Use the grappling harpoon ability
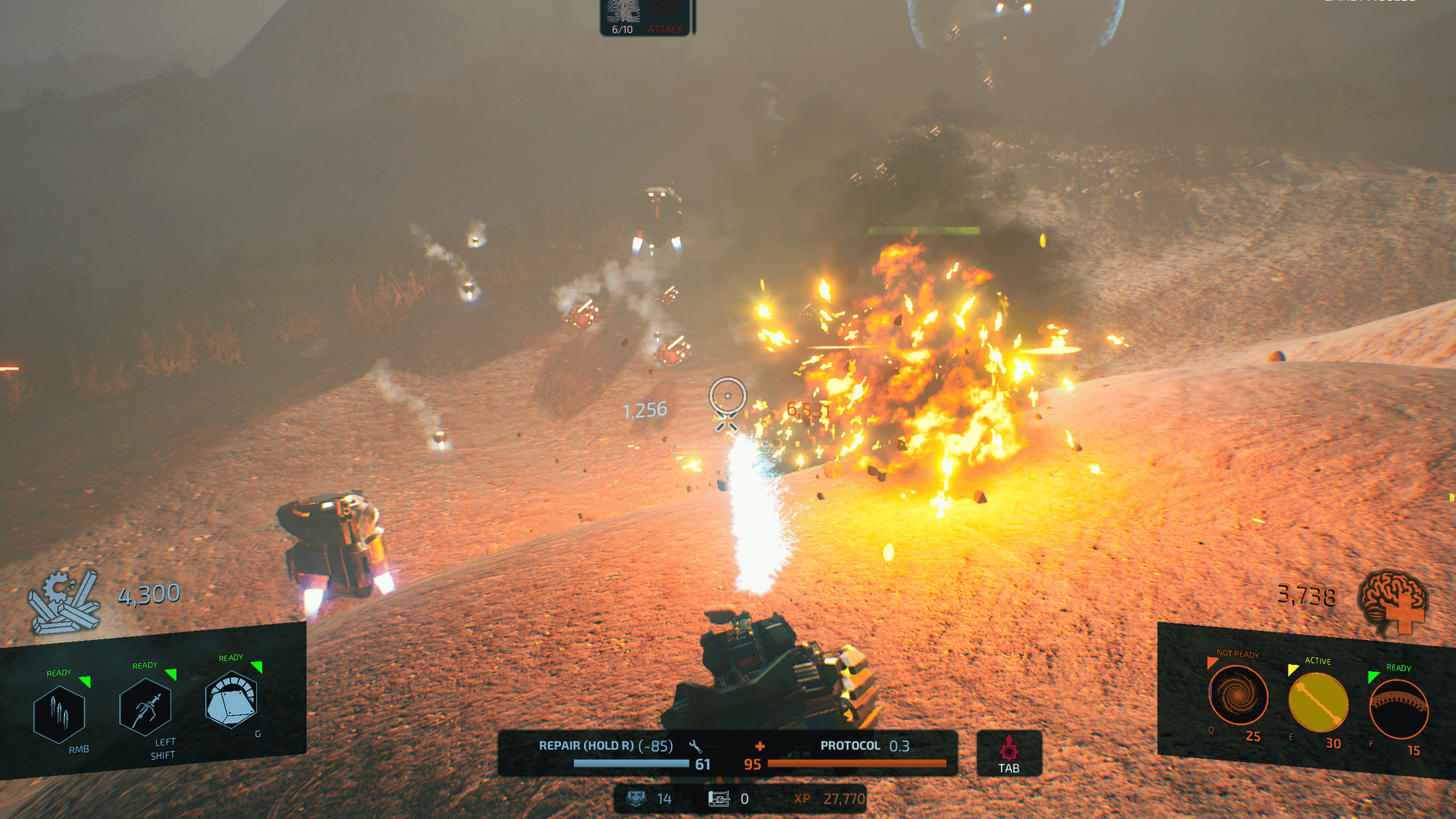The image size is (1456, 819). (145, 707)
